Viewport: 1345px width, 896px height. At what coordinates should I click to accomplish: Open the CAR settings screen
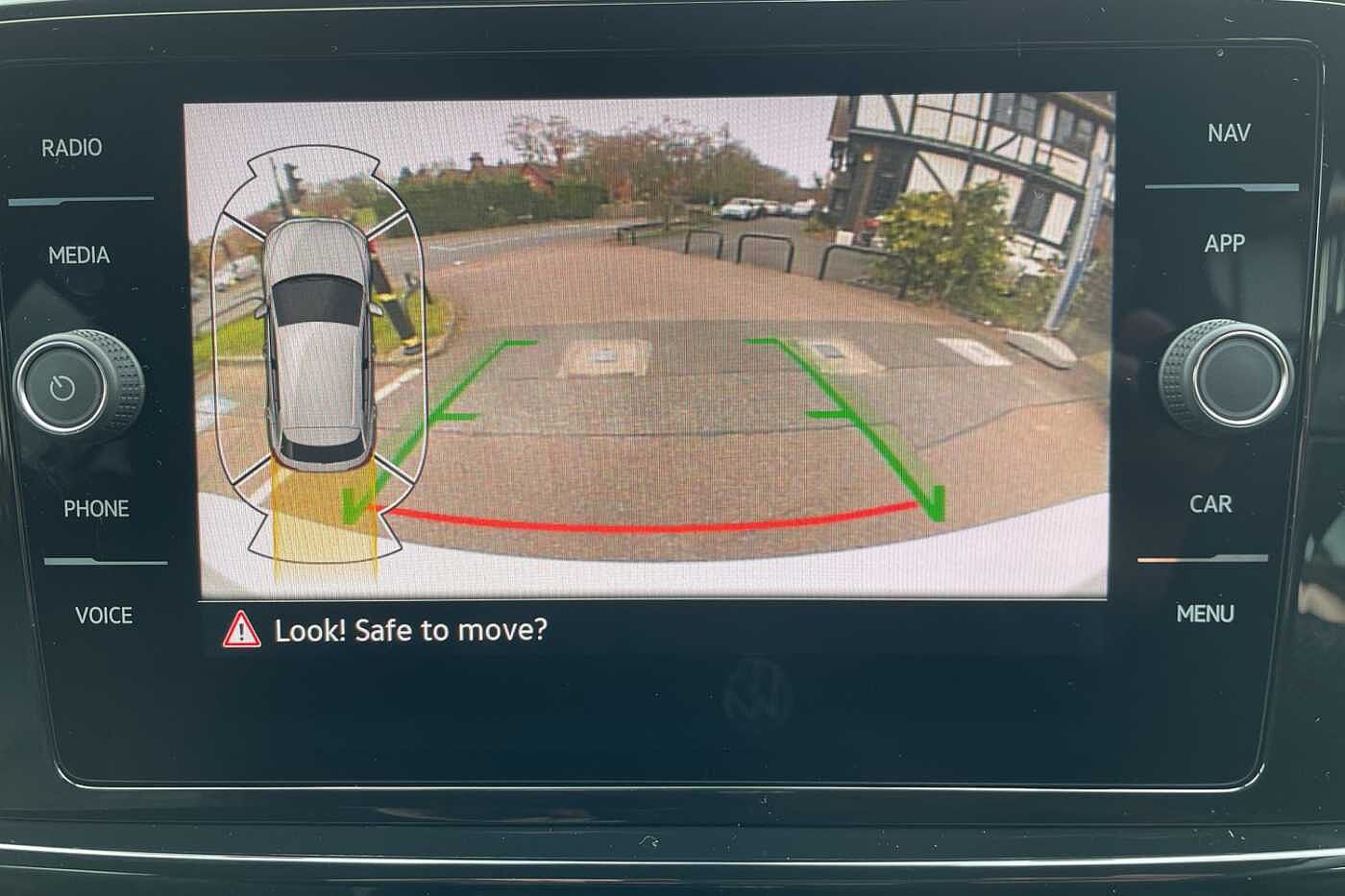[x=1210, y=504]
